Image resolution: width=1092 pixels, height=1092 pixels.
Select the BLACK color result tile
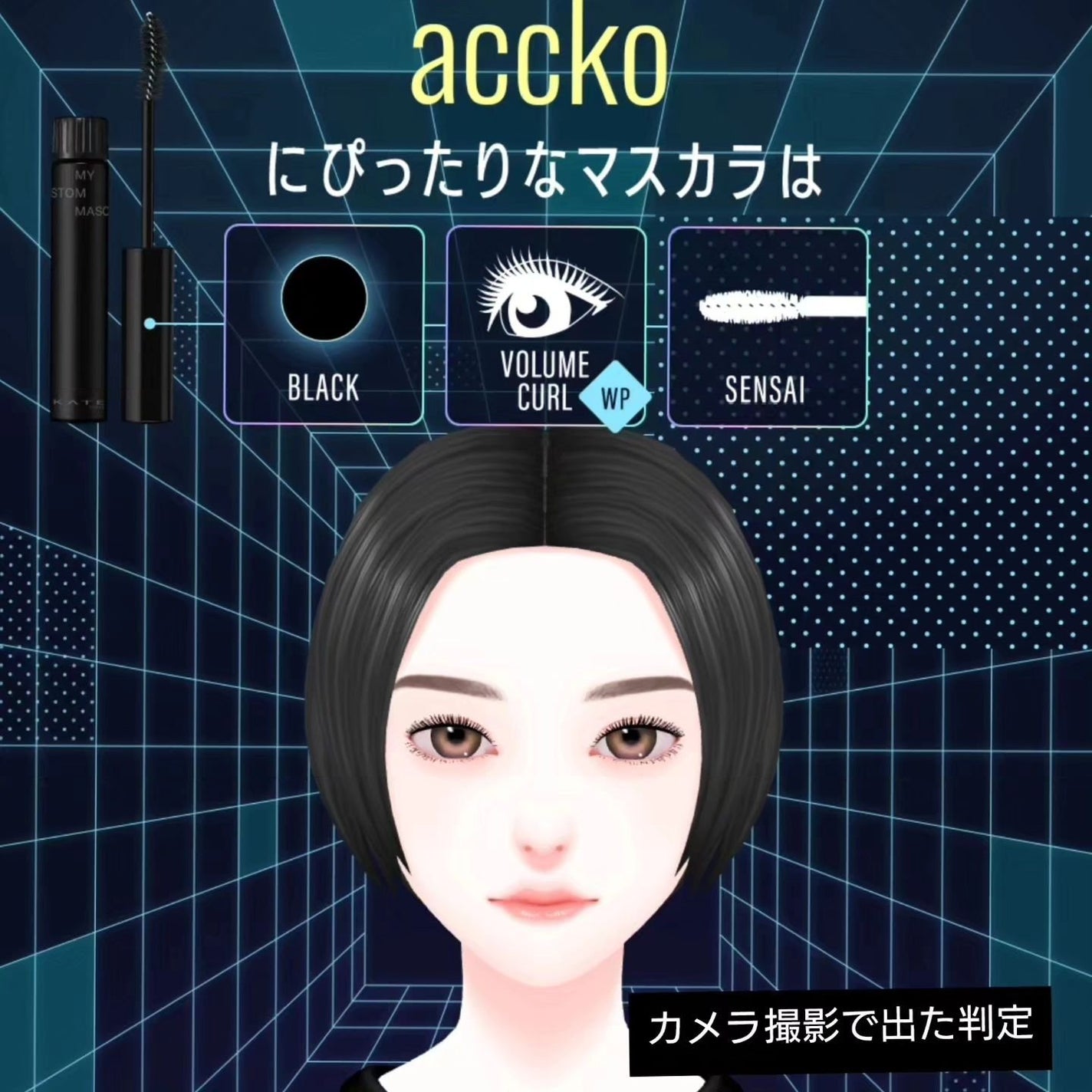point(324,325)
